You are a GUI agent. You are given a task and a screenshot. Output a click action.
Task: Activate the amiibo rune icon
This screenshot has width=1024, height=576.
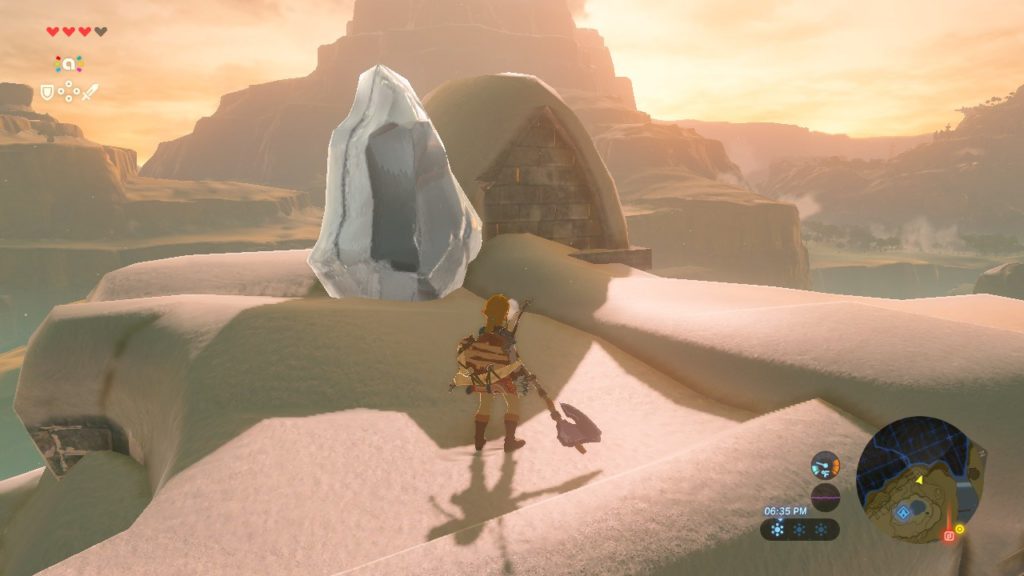[x=68, y=64]
